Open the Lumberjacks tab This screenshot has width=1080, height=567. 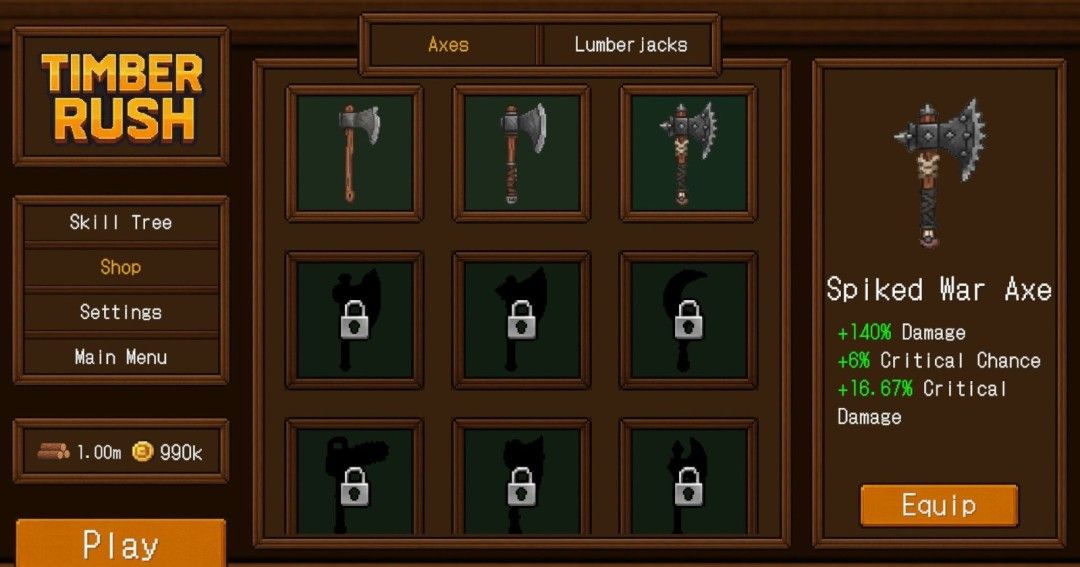coord(630,45)
